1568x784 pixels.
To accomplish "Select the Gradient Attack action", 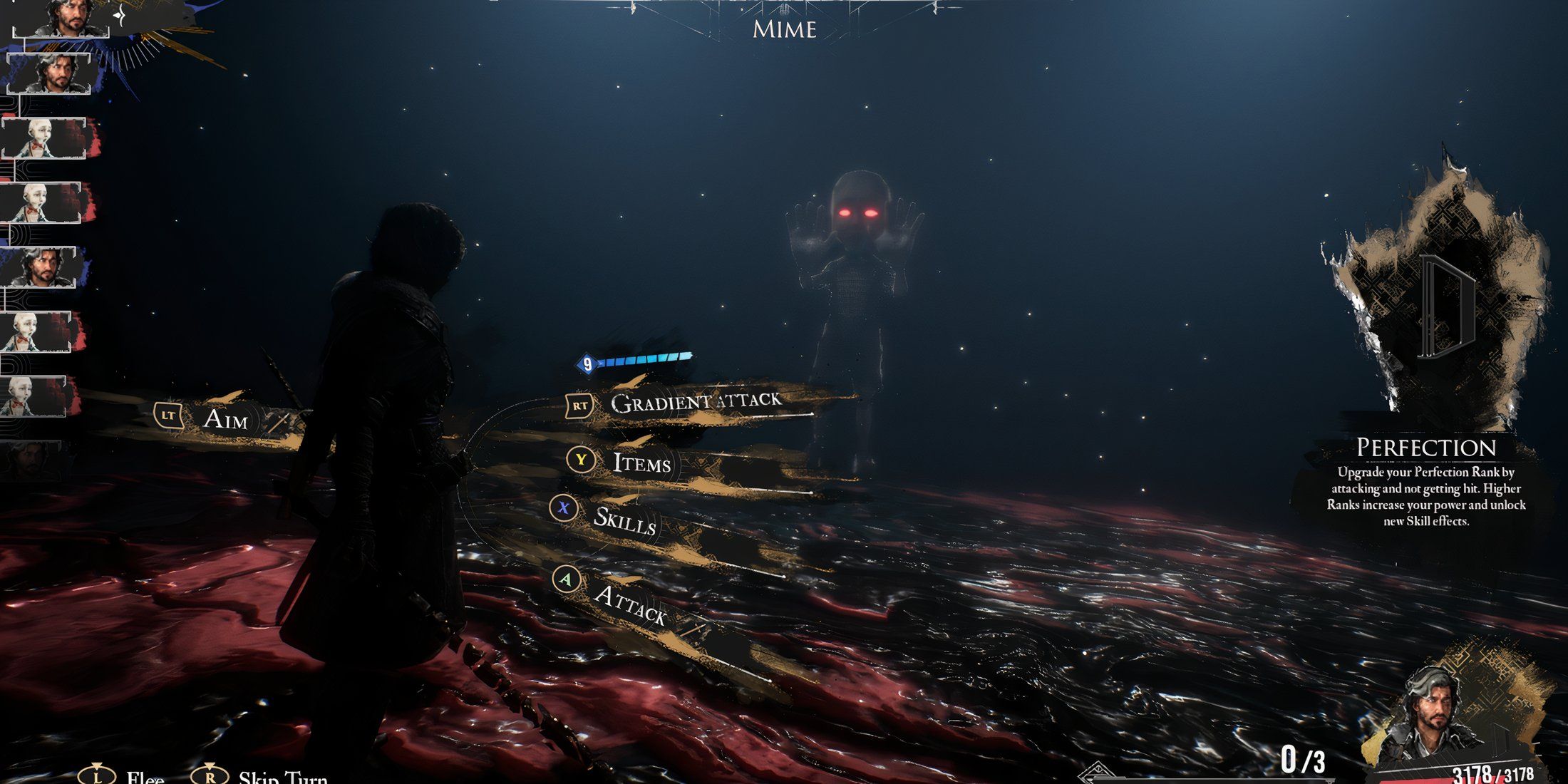I will (695, 403).
